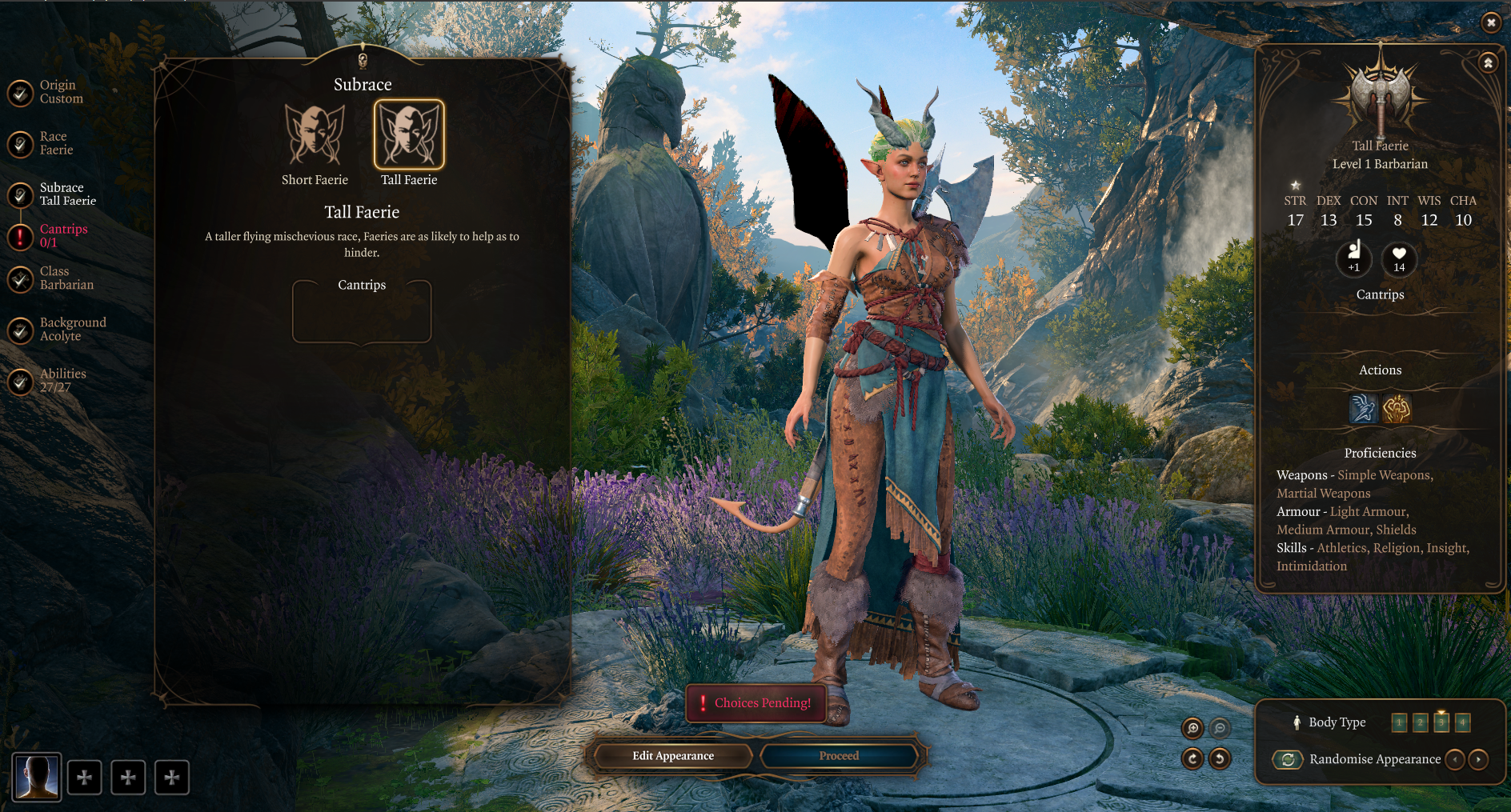Screen dimensions: 1511x812
Task: Select the party member portrait
Action: 37,777
